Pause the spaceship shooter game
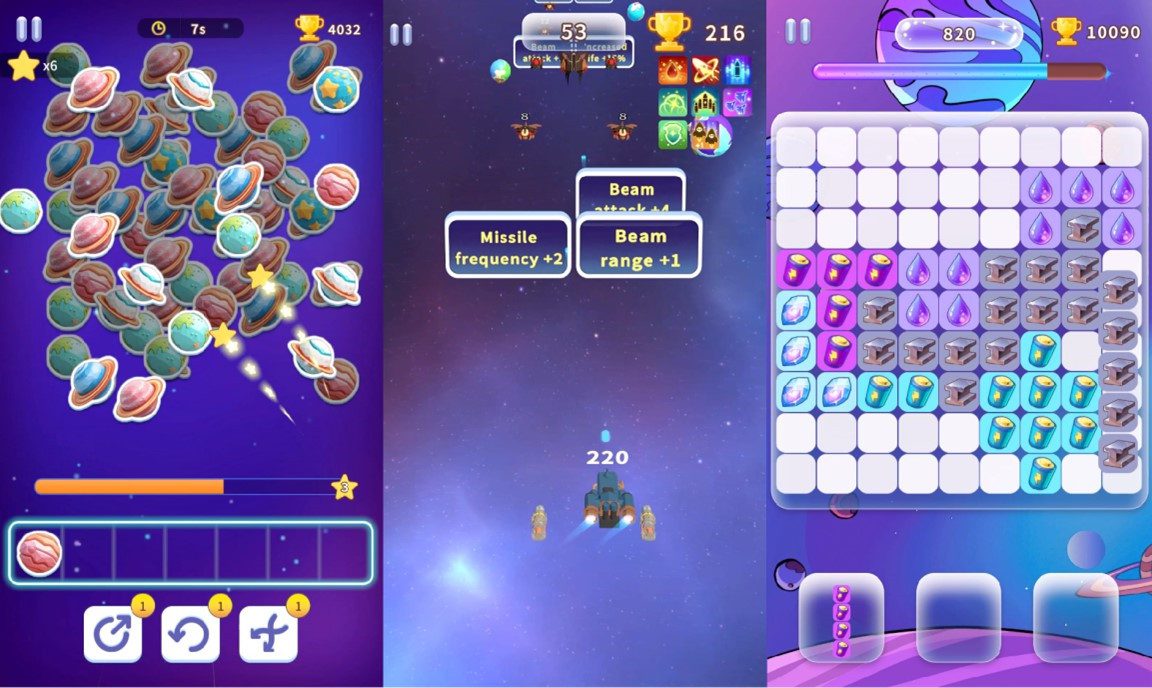The width and height of the screenshot is (1152, 688). tap(401, 34)
